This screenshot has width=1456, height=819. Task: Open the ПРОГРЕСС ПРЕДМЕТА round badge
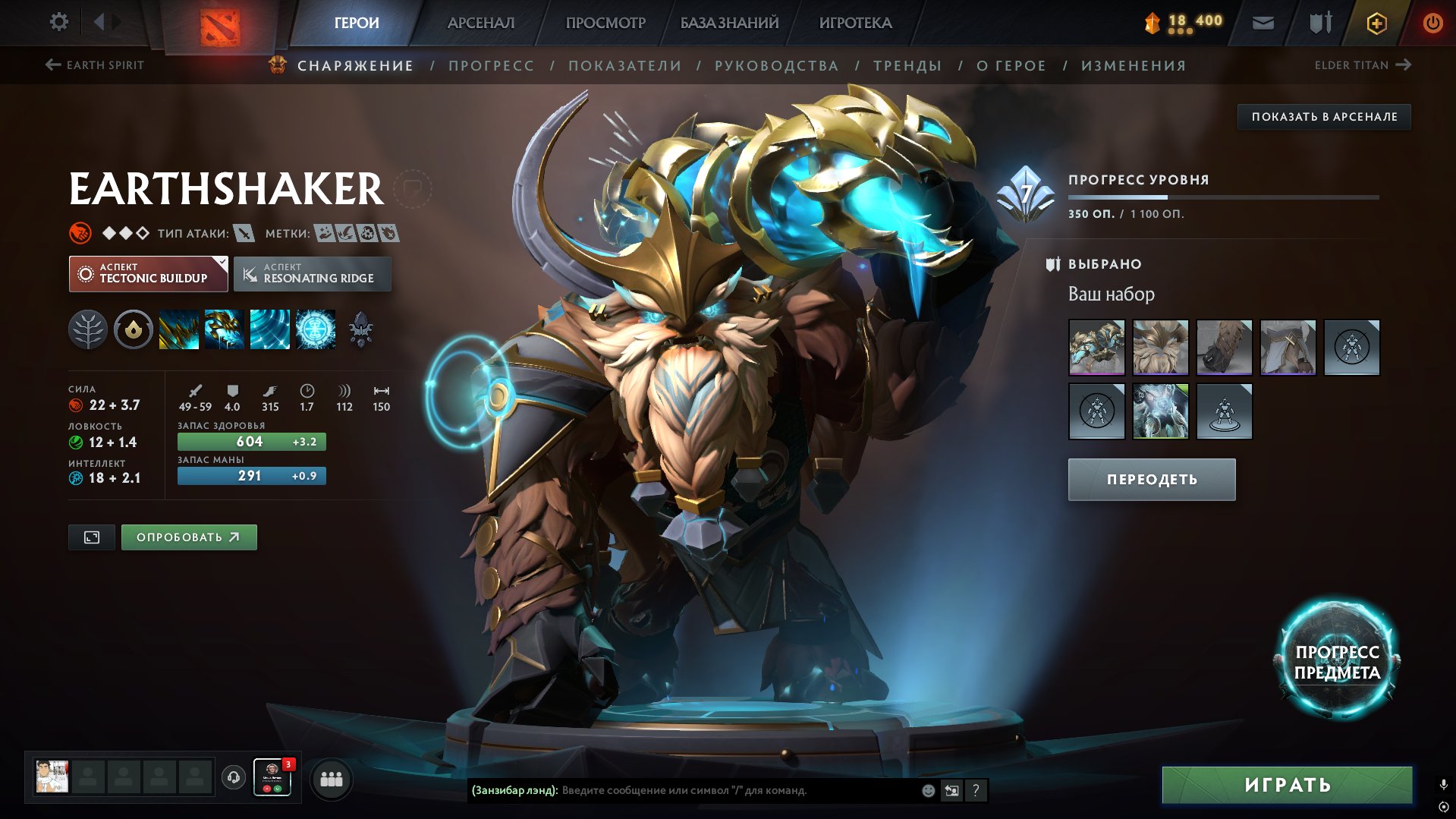pos(1337,662)
